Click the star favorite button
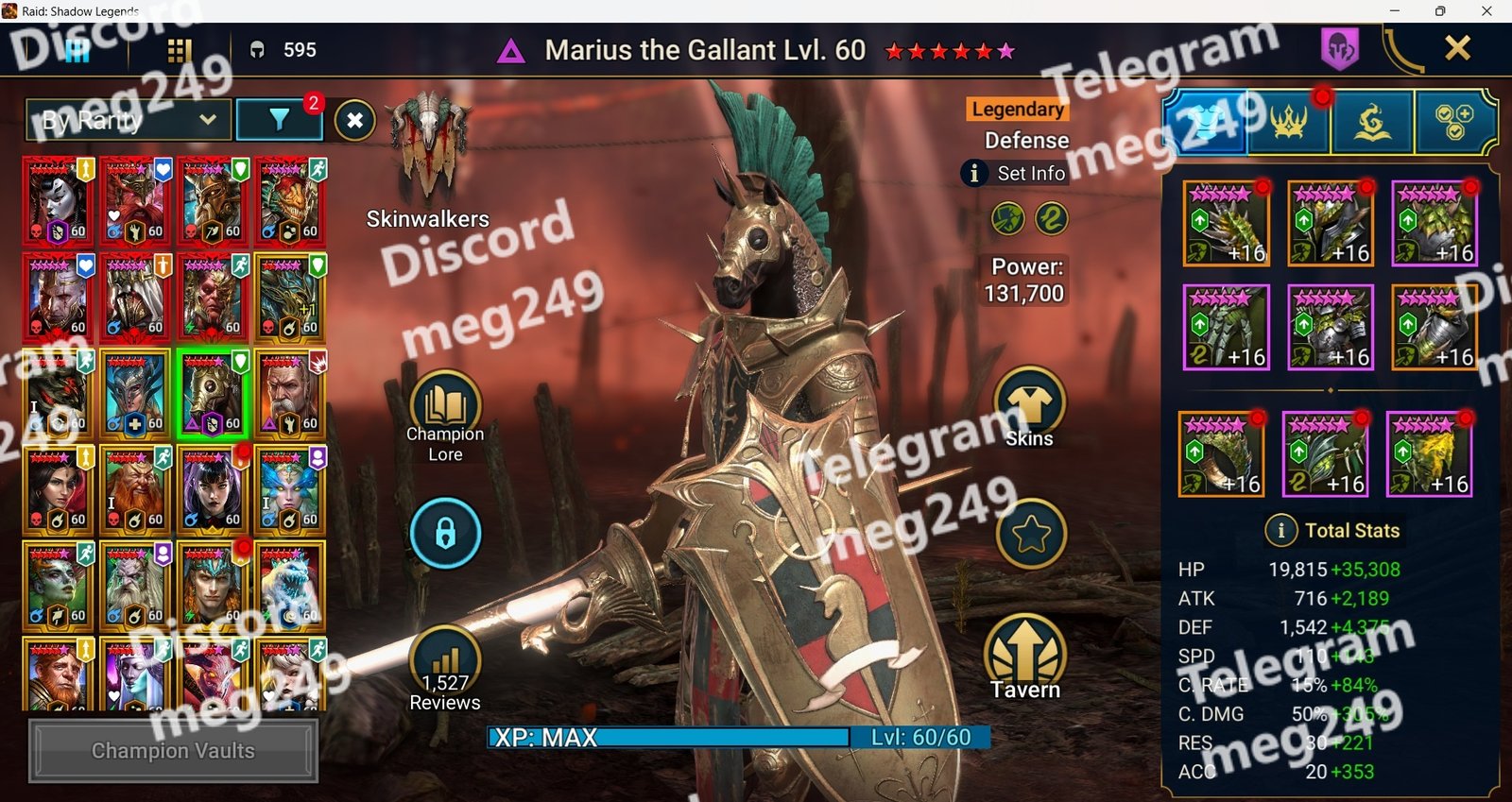The width and height of the screenshot is (1512, 802). click(1030, 535)
